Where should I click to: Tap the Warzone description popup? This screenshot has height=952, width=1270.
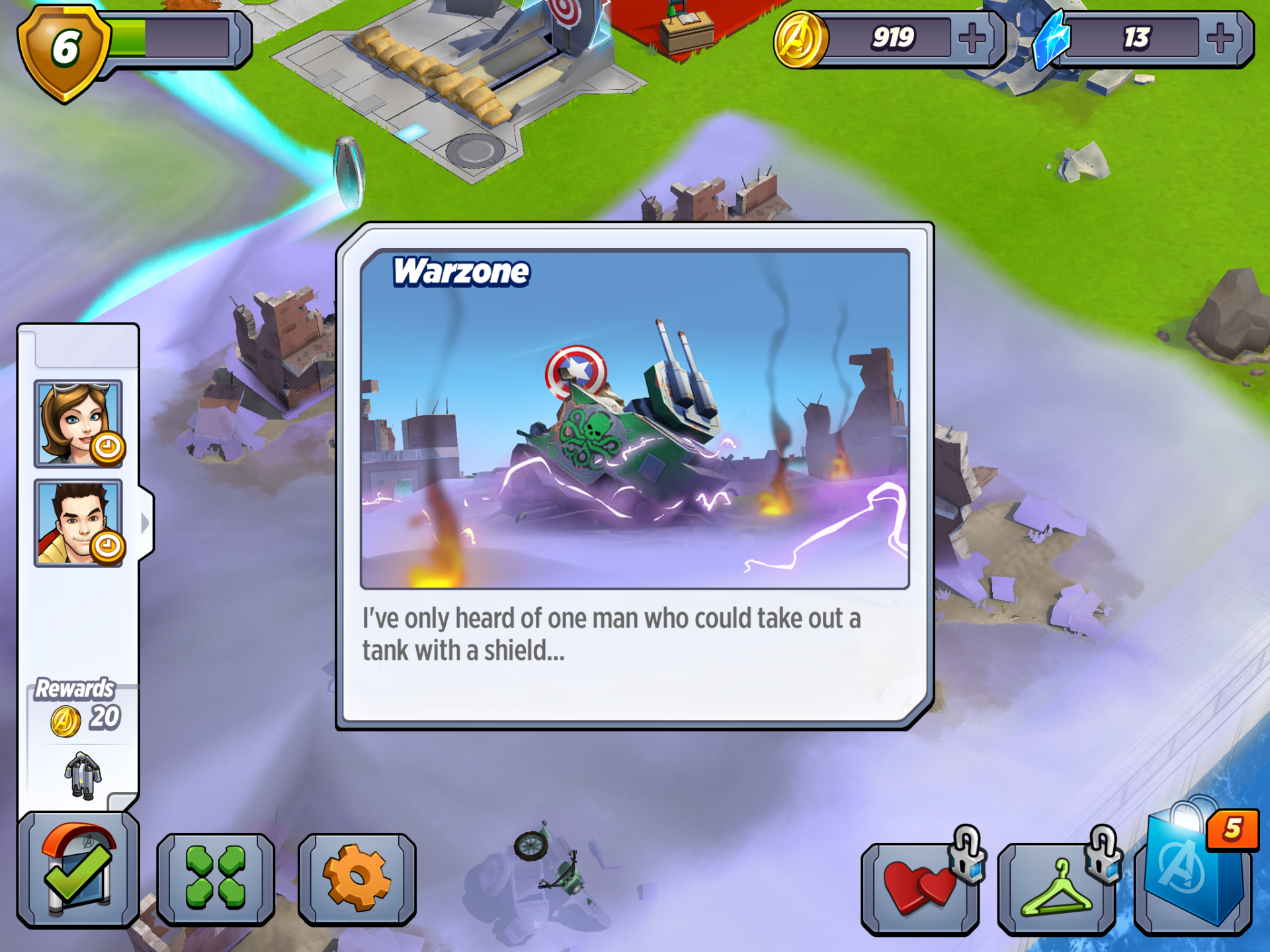pyautogui.click(x=635, y=476)
